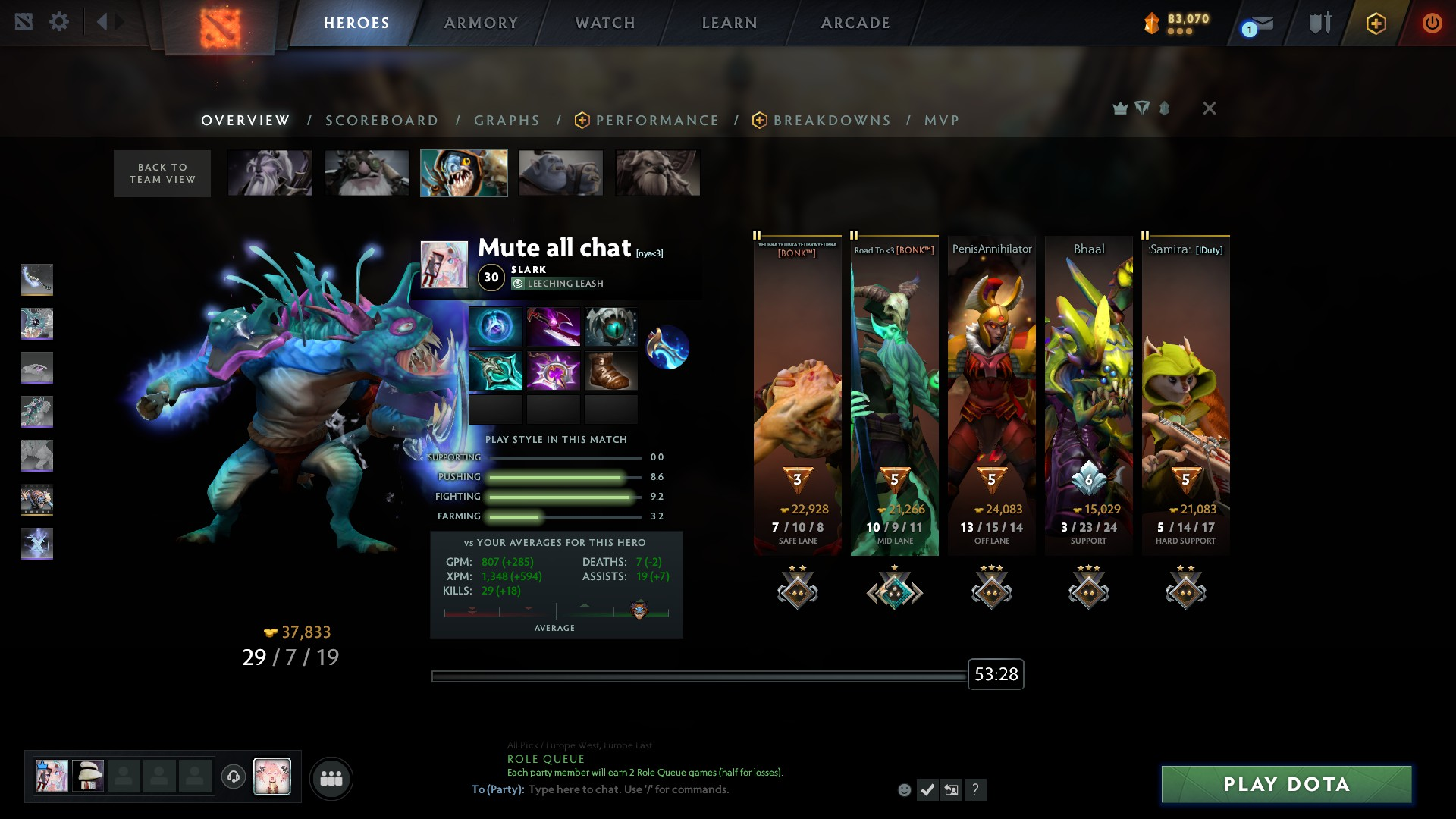This screenshot has height=819, width=1456.
Task: Open the Learn menu
Action: [730, 23]
